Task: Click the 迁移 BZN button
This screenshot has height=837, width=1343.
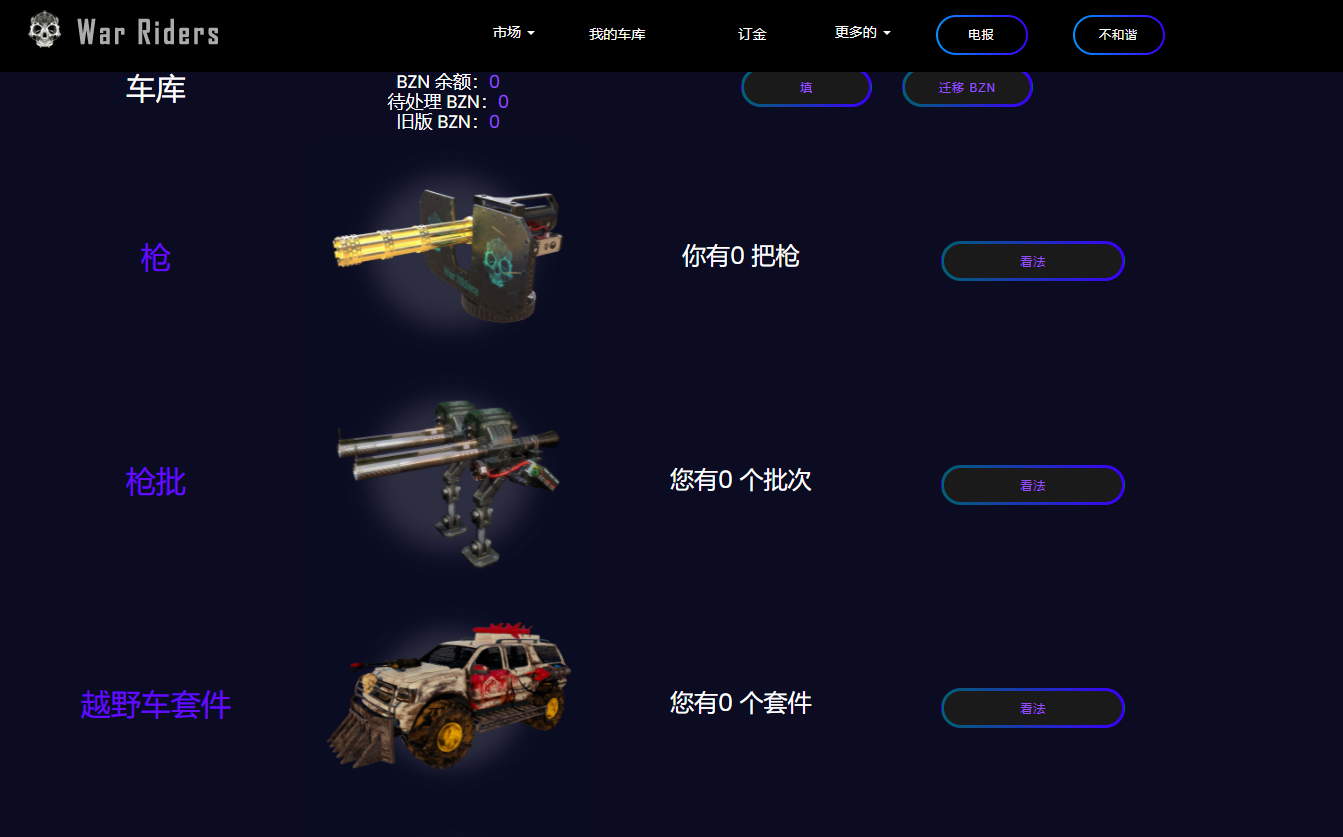Action: 966,87
